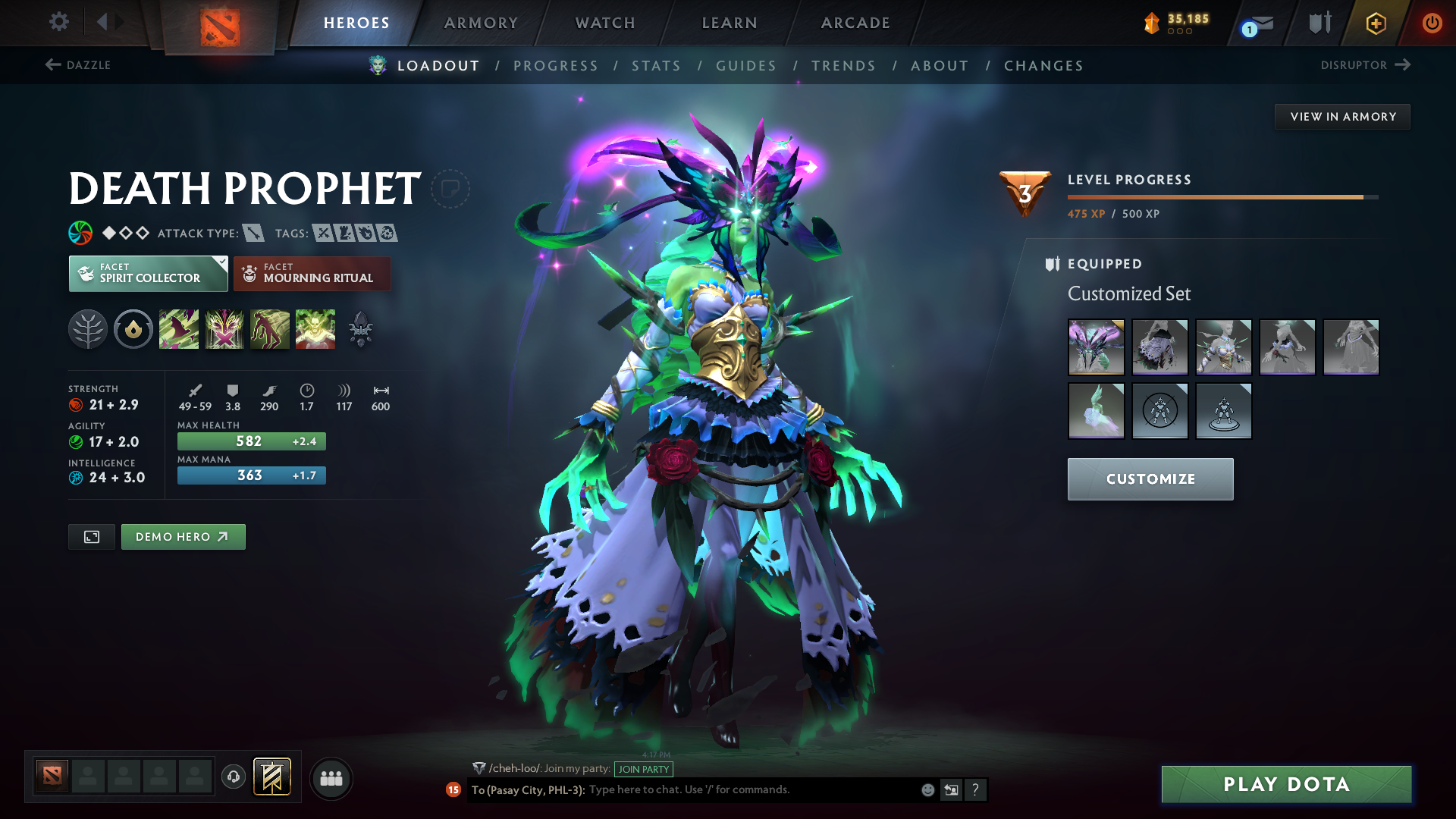Click the first equipped item thumbnail
The image size is (1456, 819).
click(1096, 347)
